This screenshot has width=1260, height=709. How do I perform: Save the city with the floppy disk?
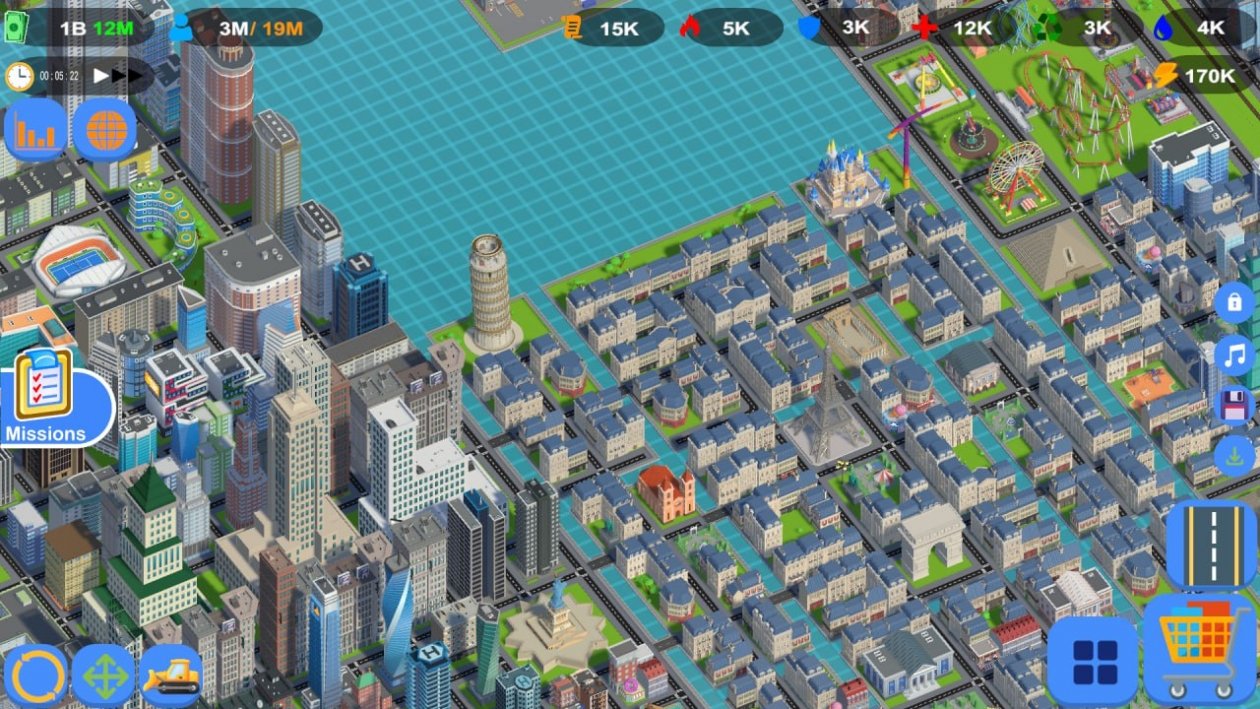tap(1234, 405)
